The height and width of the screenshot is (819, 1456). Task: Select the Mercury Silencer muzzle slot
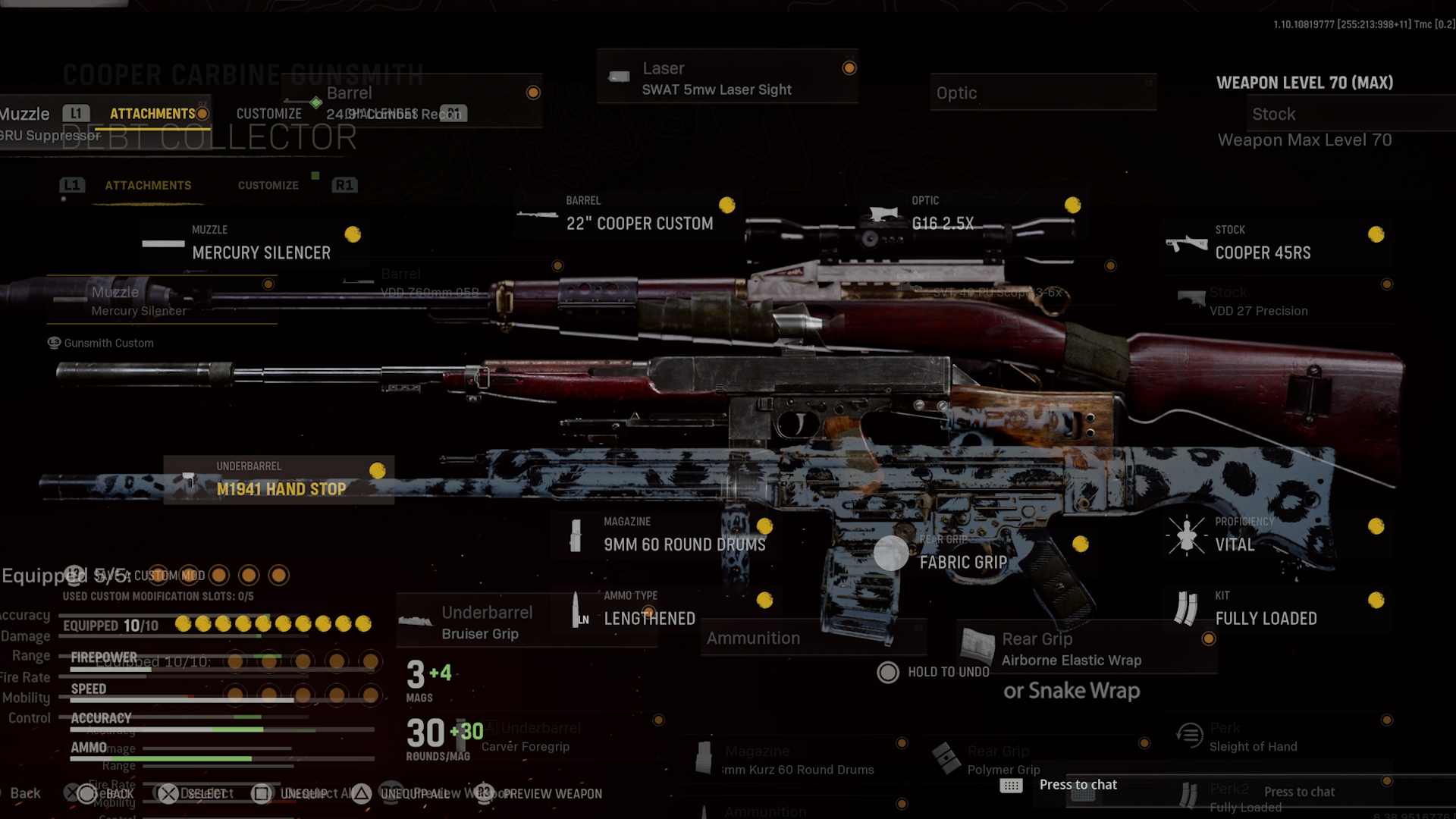click(261, 253)
